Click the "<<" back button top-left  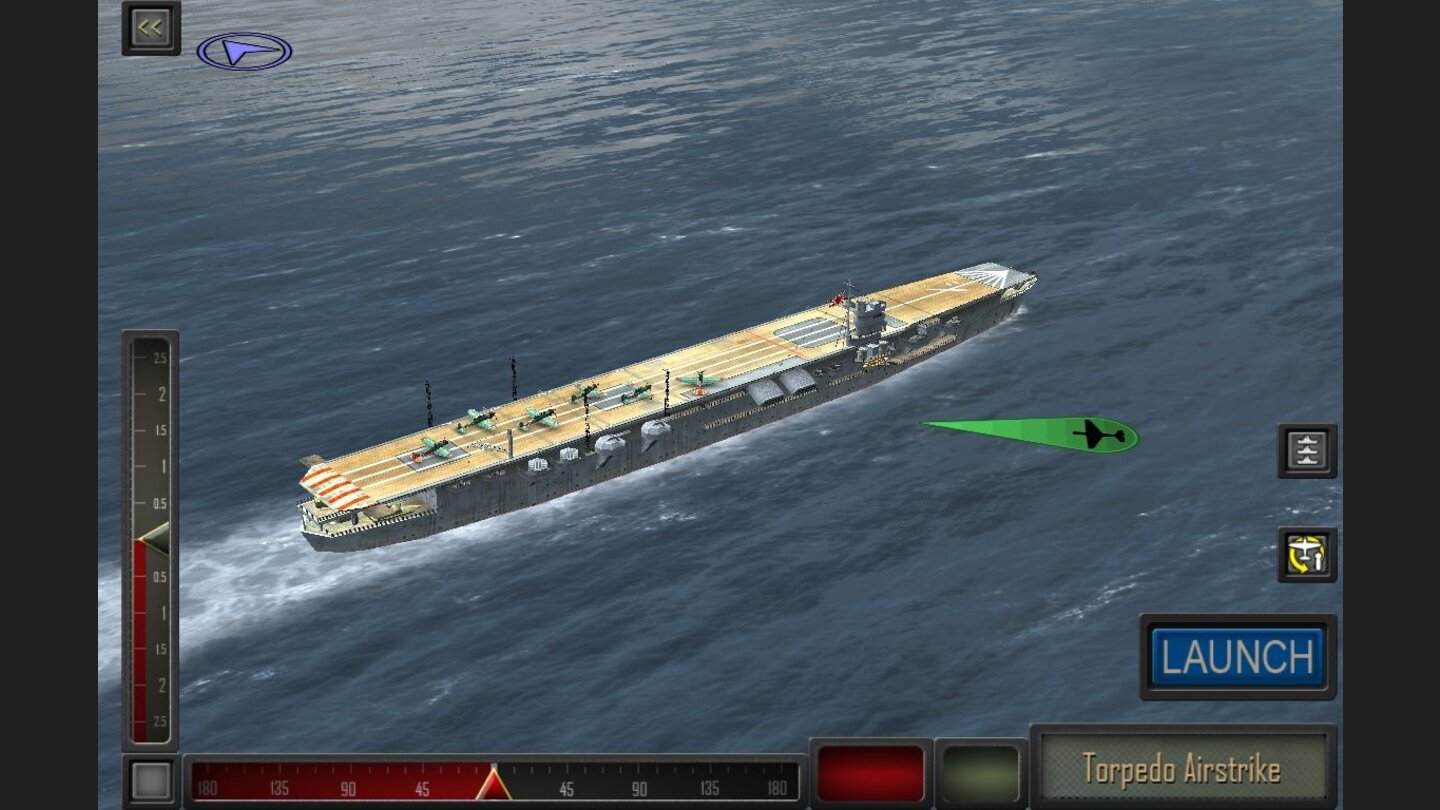(x=148, y=27)
